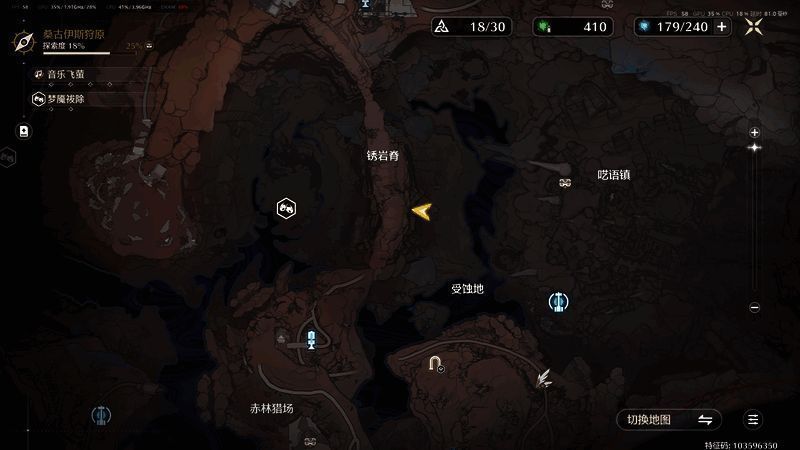This screenshot has height=450, width=800.
Task: Select the marker beside 呓语镇 label
Action: pyautogui.click(x=565, y=182)
